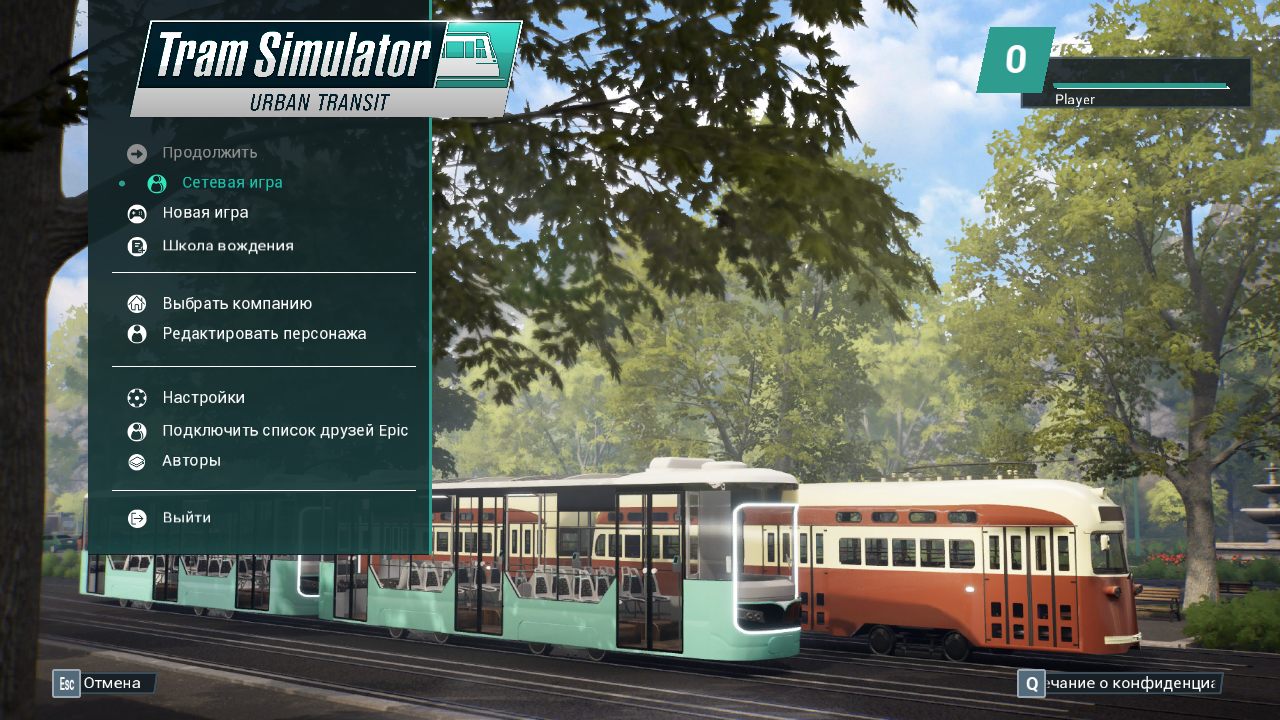
Task: Click Выйти to quit the game
Action: (x=187, y=517)
